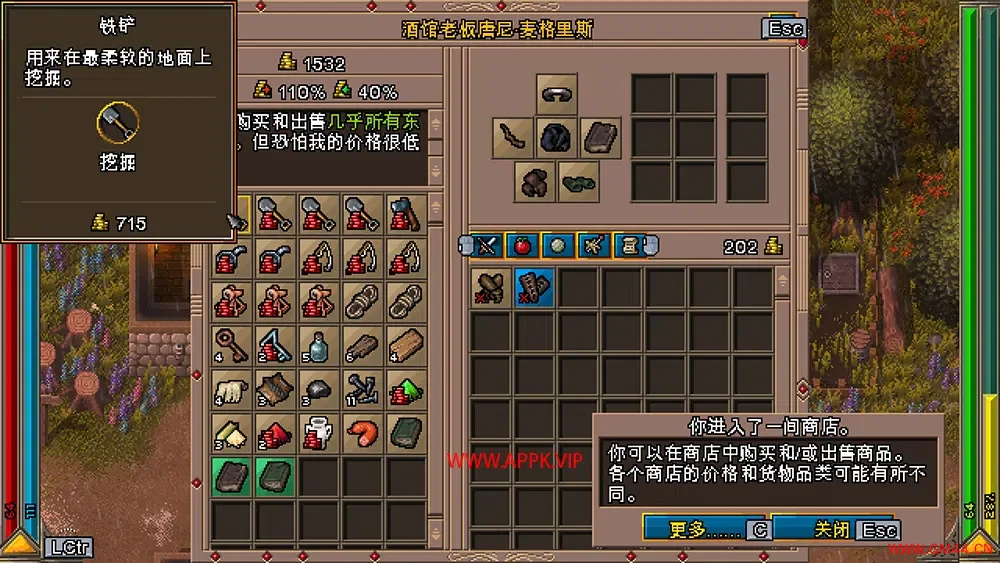Select the round orb category tab
1000x563 pixels.
(x=557, y=245)
